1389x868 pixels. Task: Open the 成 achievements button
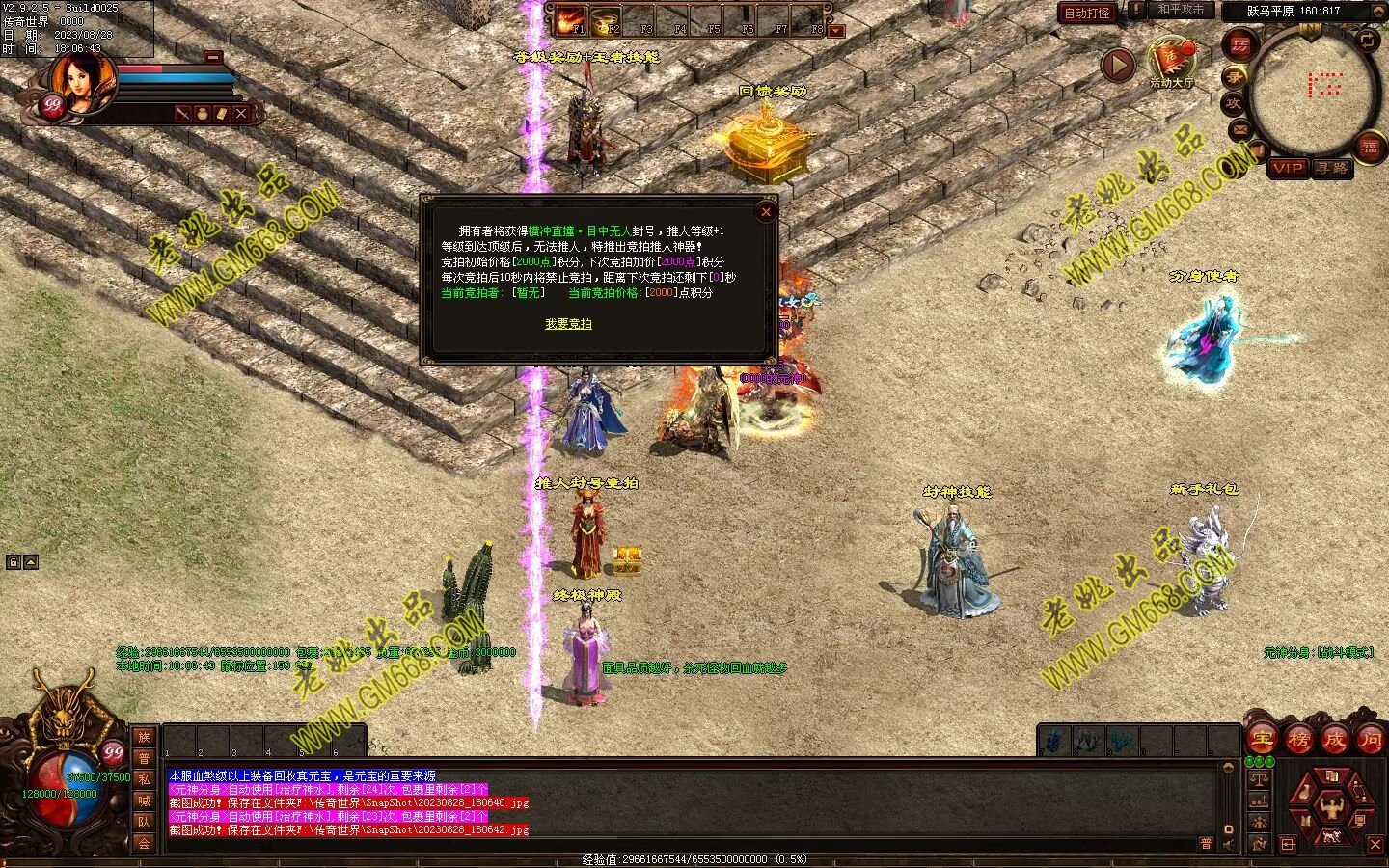click(x=1335, y=739)
